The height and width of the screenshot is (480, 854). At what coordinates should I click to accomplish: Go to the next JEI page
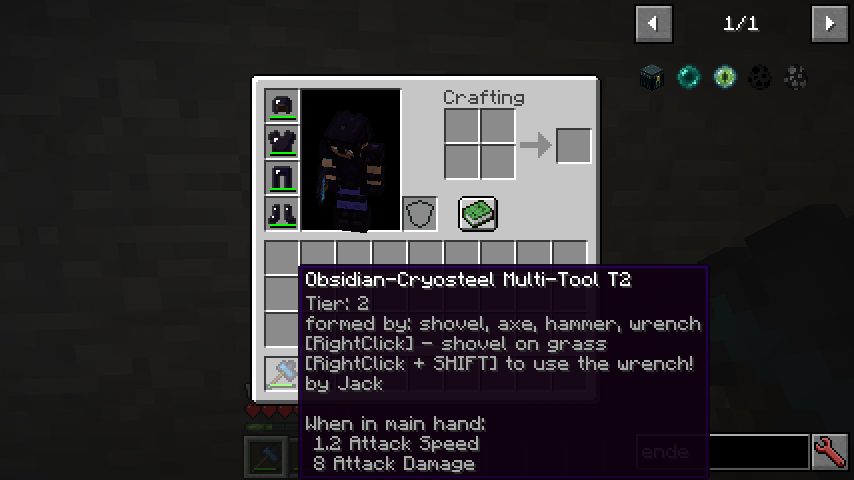829,23
